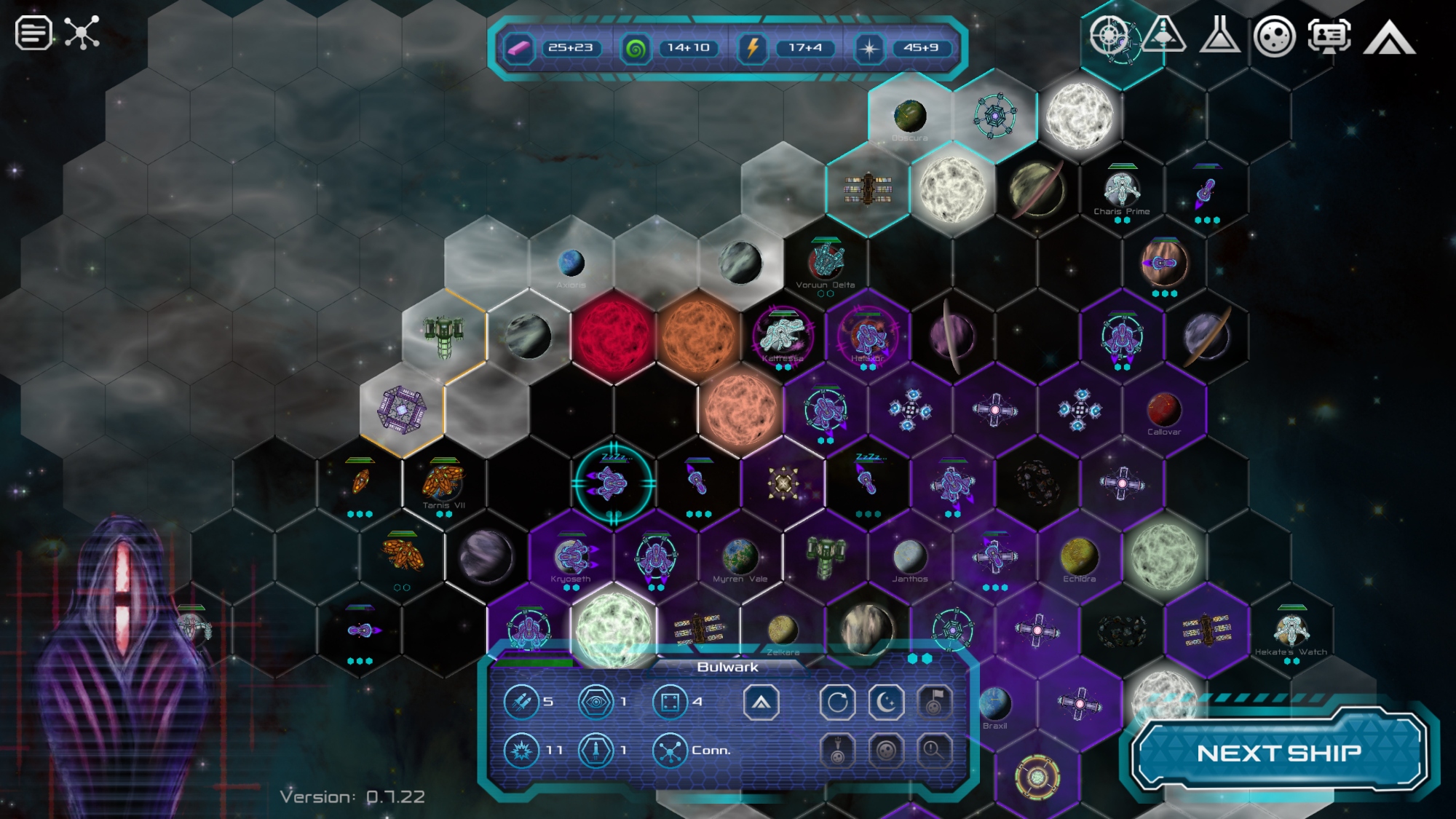1456x819 pixels.
Task: Click the rockets stat icon in Bulwark panel
Action: point(521,703)
